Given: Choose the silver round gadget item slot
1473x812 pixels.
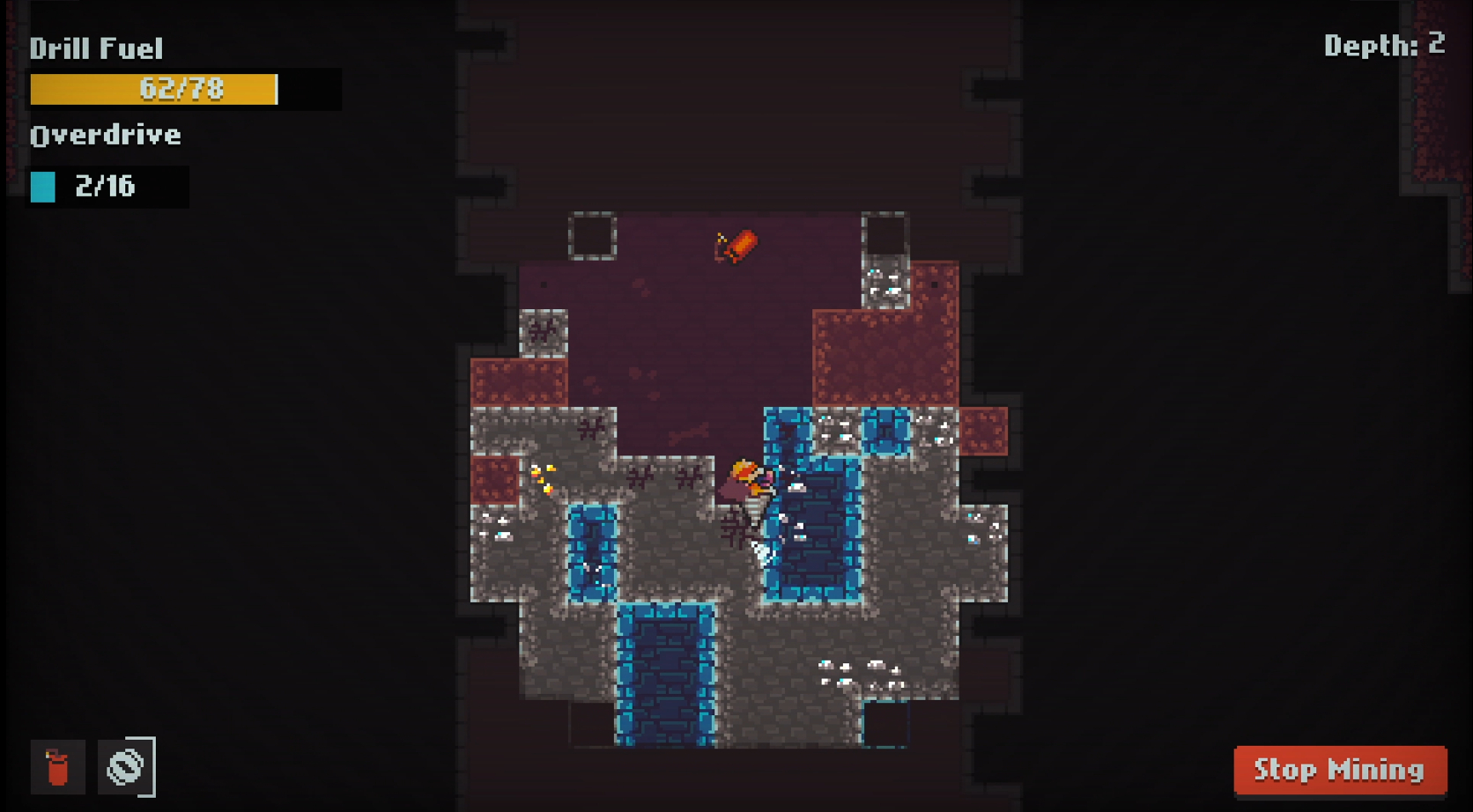Looking at the screenshot, I should coord(125,766).
